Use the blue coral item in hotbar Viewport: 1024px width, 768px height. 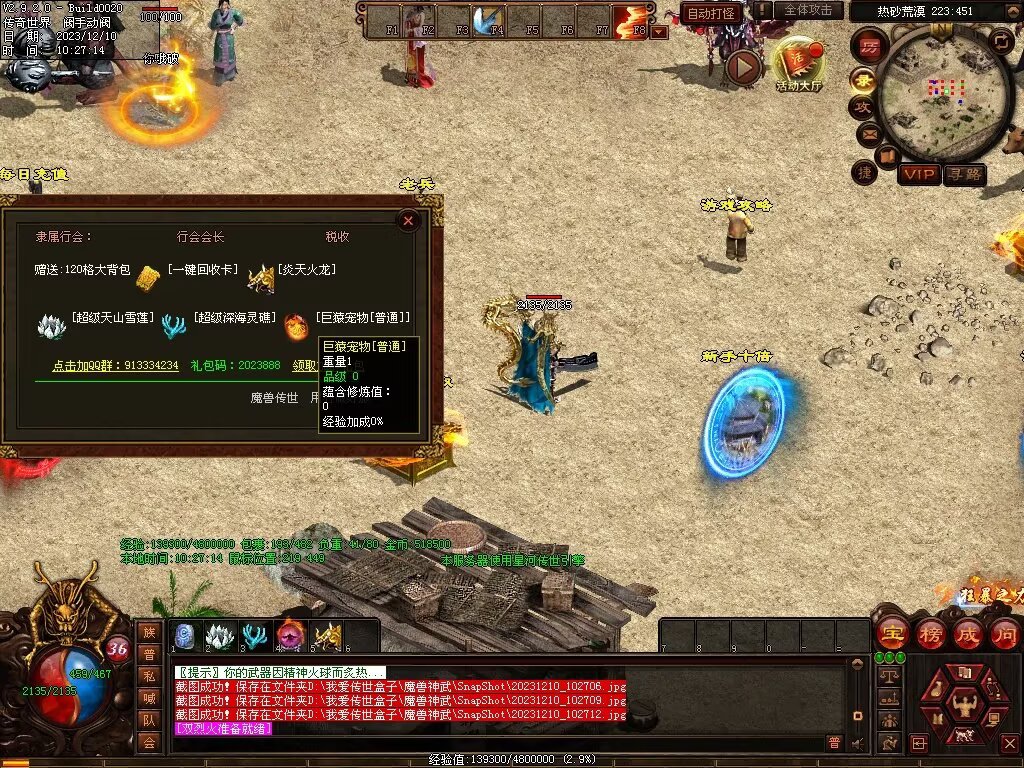[x=255, y=636]
